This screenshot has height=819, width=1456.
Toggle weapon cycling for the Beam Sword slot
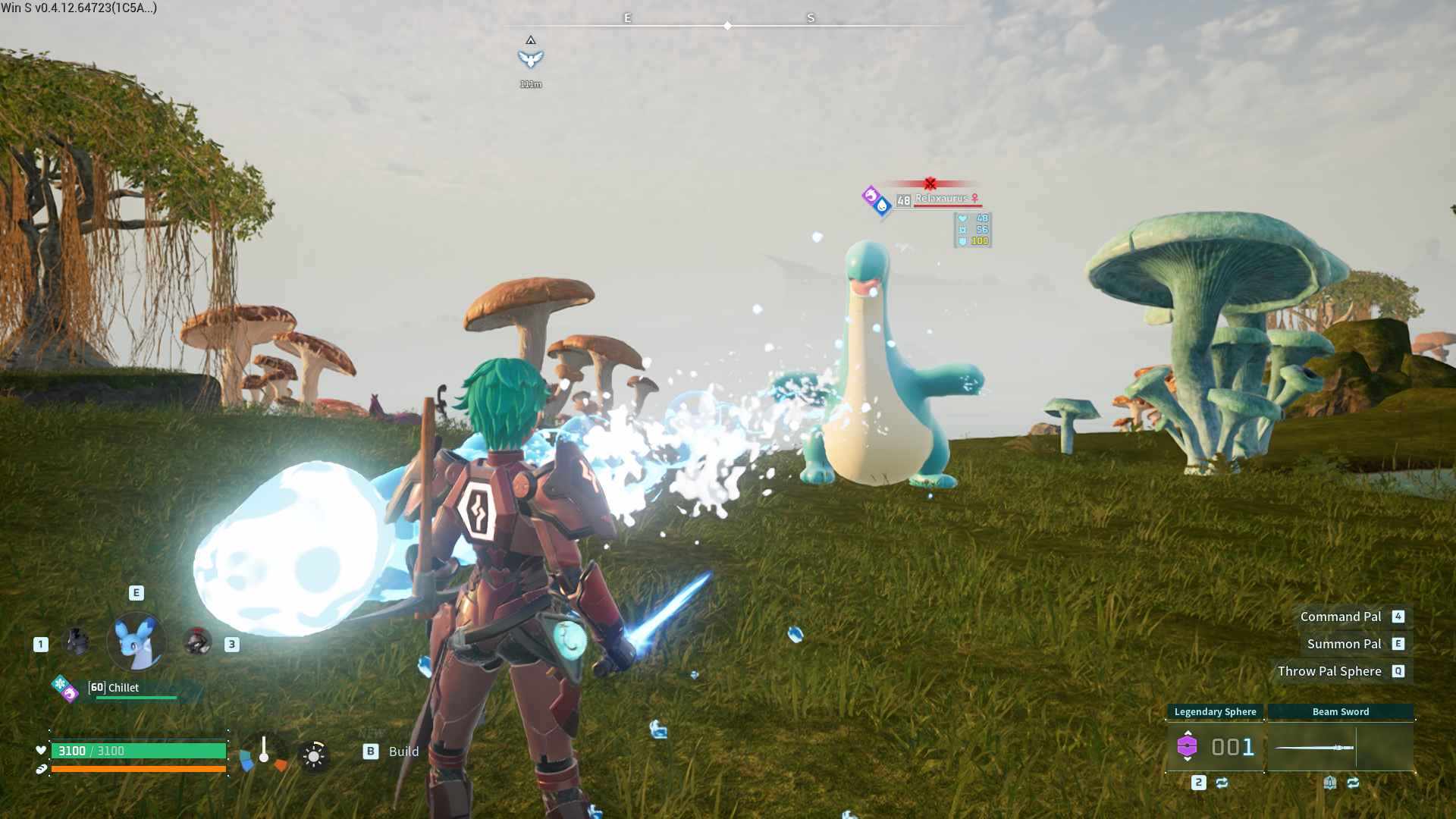(x=1353, y=783)
